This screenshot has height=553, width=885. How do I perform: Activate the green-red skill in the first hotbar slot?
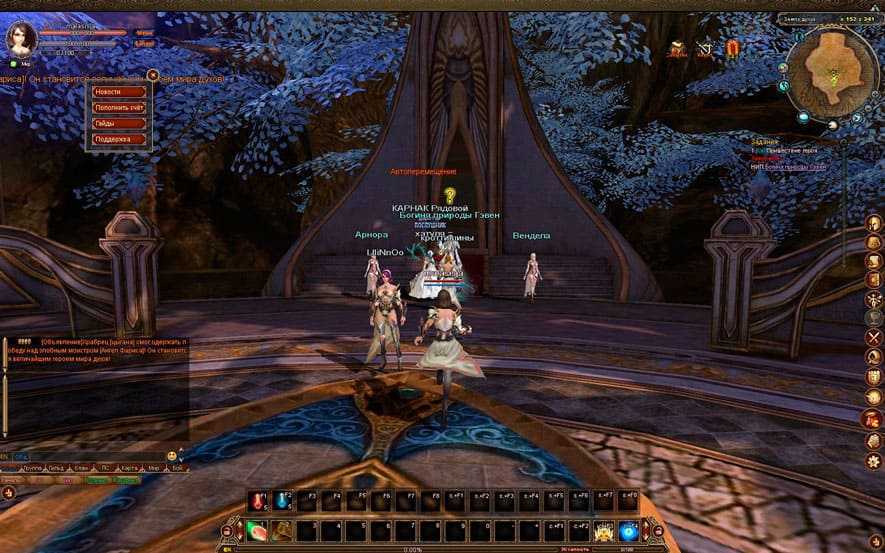click(257, 530)
